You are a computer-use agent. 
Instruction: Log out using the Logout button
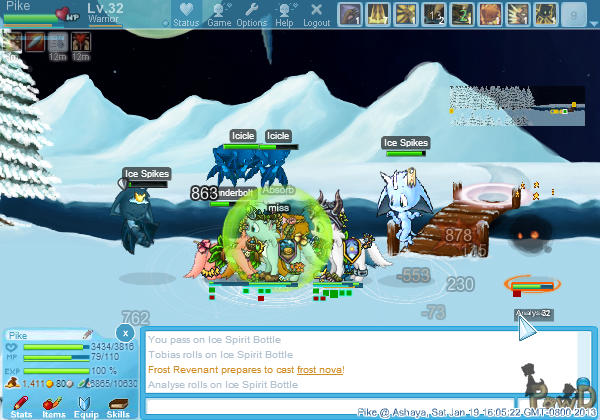(316, 14)
